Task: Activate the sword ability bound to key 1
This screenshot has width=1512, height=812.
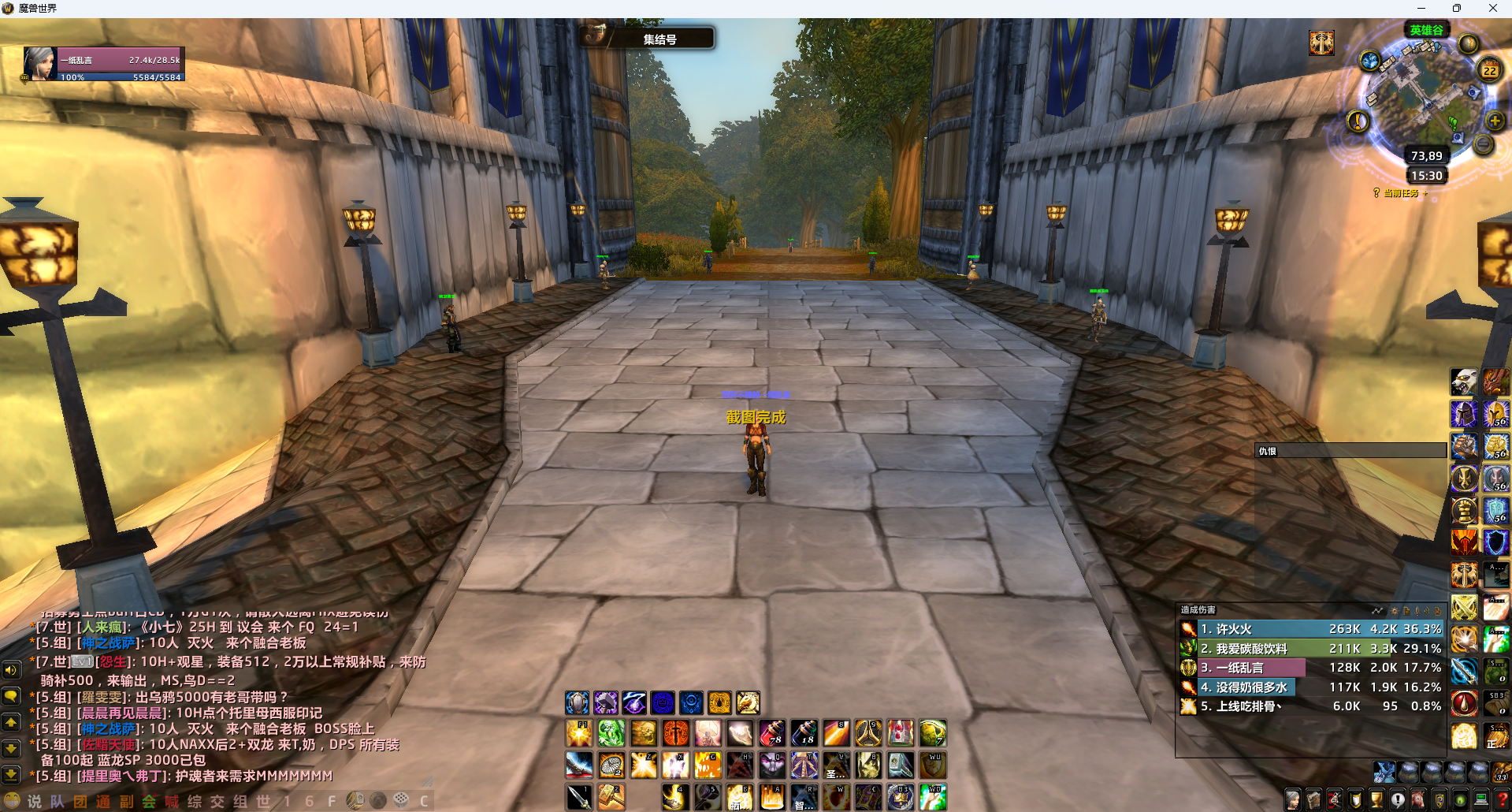Action: (x=579, y=797)
